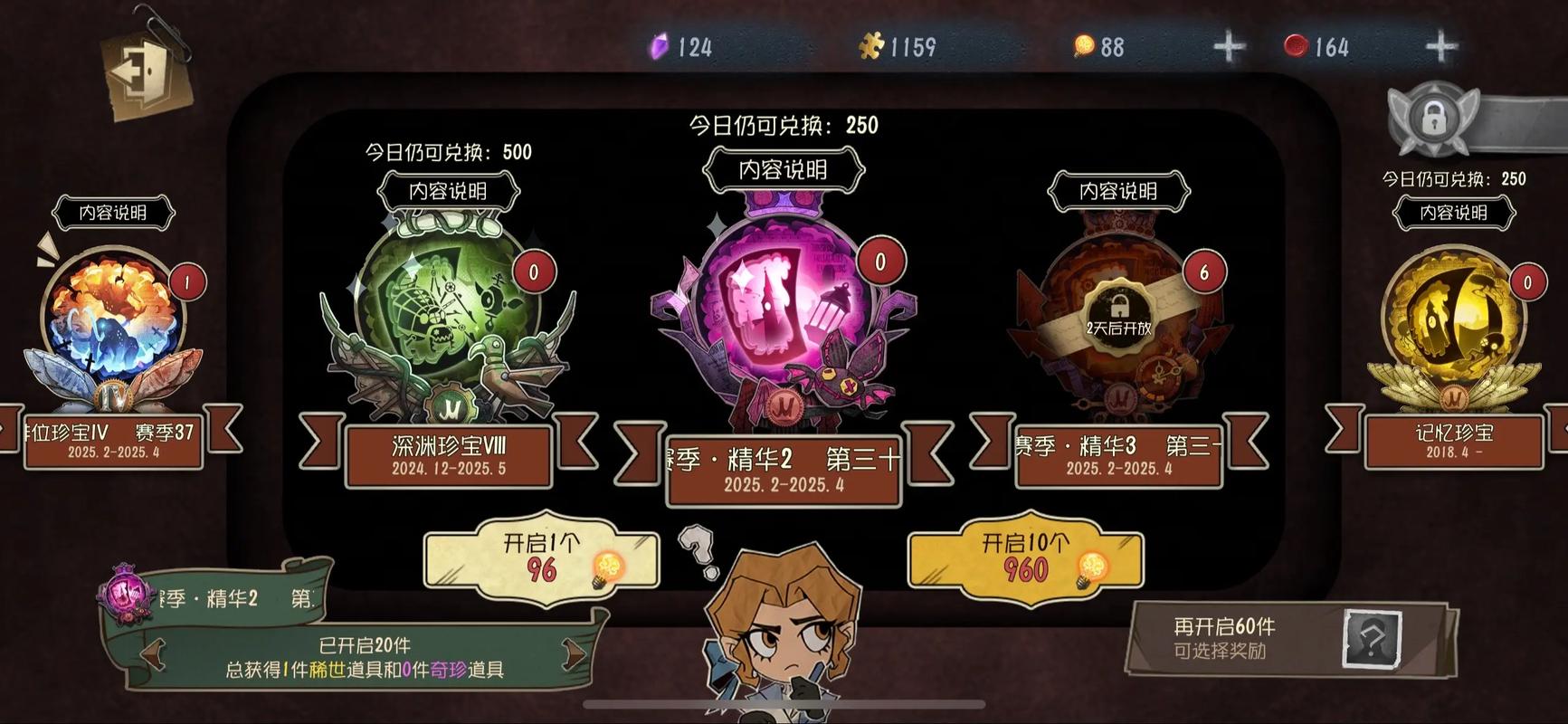The image size is (1568, 724).
Task: Tap the locked 2天后开放 essence orb
Action: point(1118,317)
